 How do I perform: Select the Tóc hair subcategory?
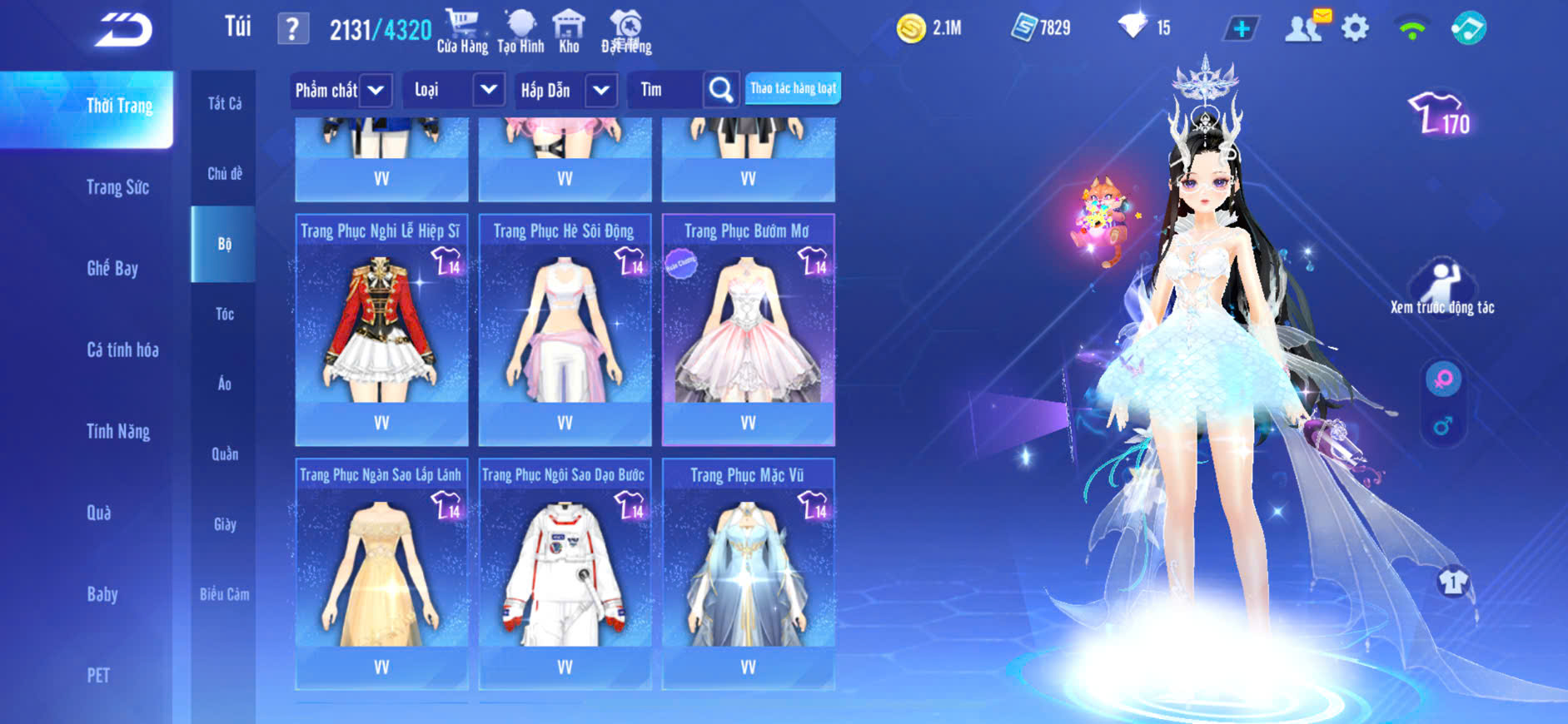224,314
